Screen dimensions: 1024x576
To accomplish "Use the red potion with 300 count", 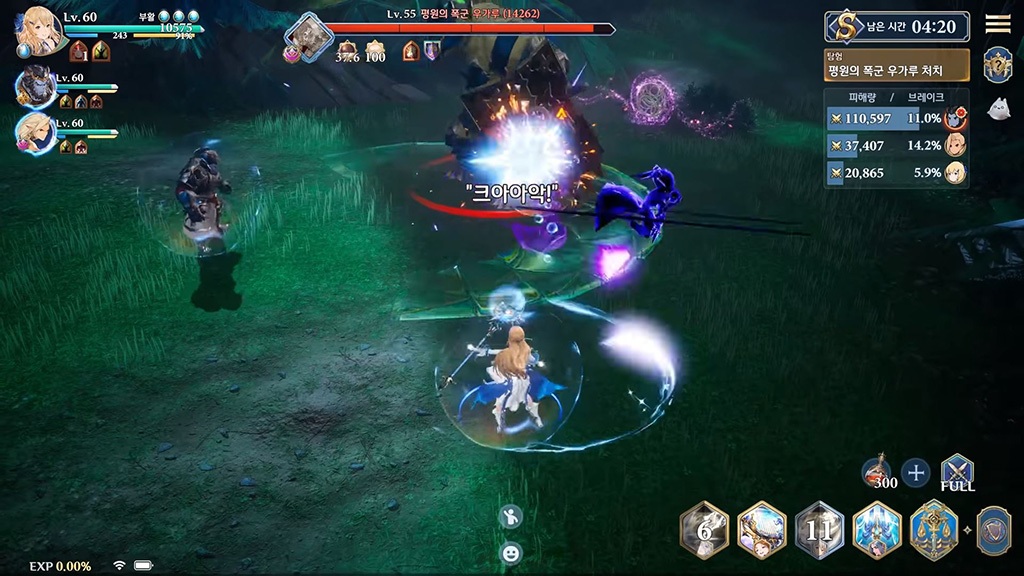I will [878, 471].
